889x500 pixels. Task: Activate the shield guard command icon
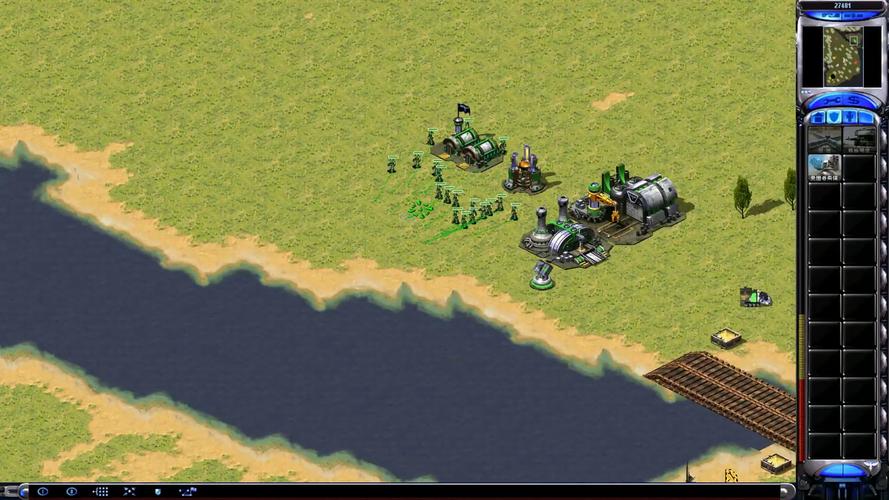click(x=158, y=492)
